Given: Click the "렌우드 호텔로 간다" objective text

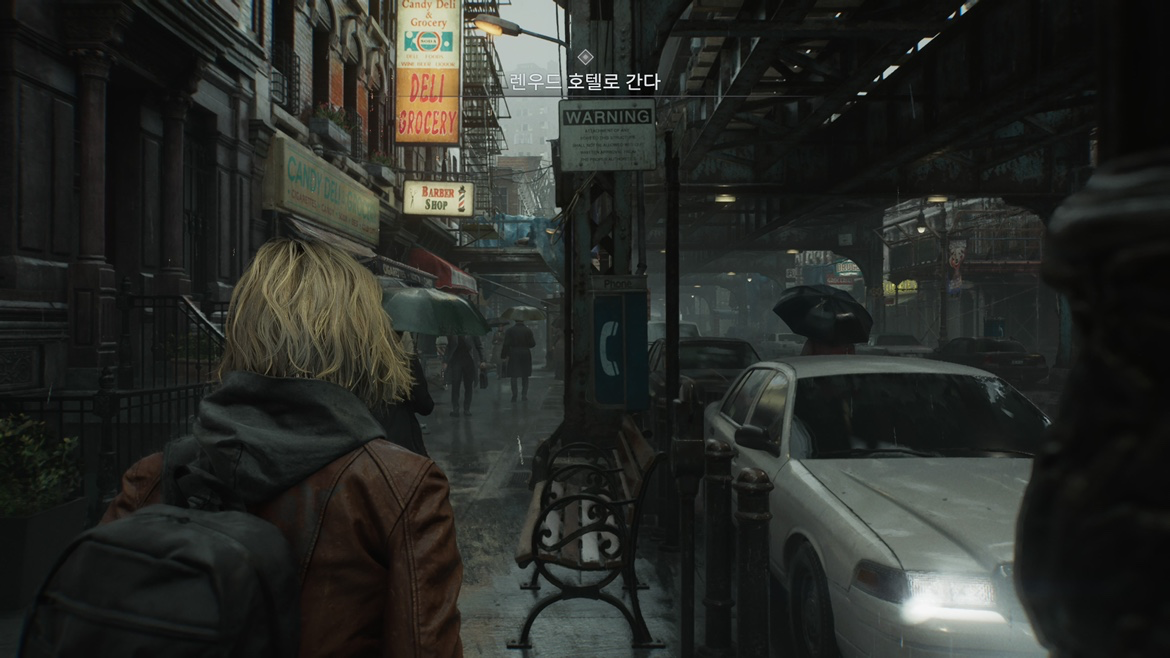Looking at the screenshot, I should point(585,82).
